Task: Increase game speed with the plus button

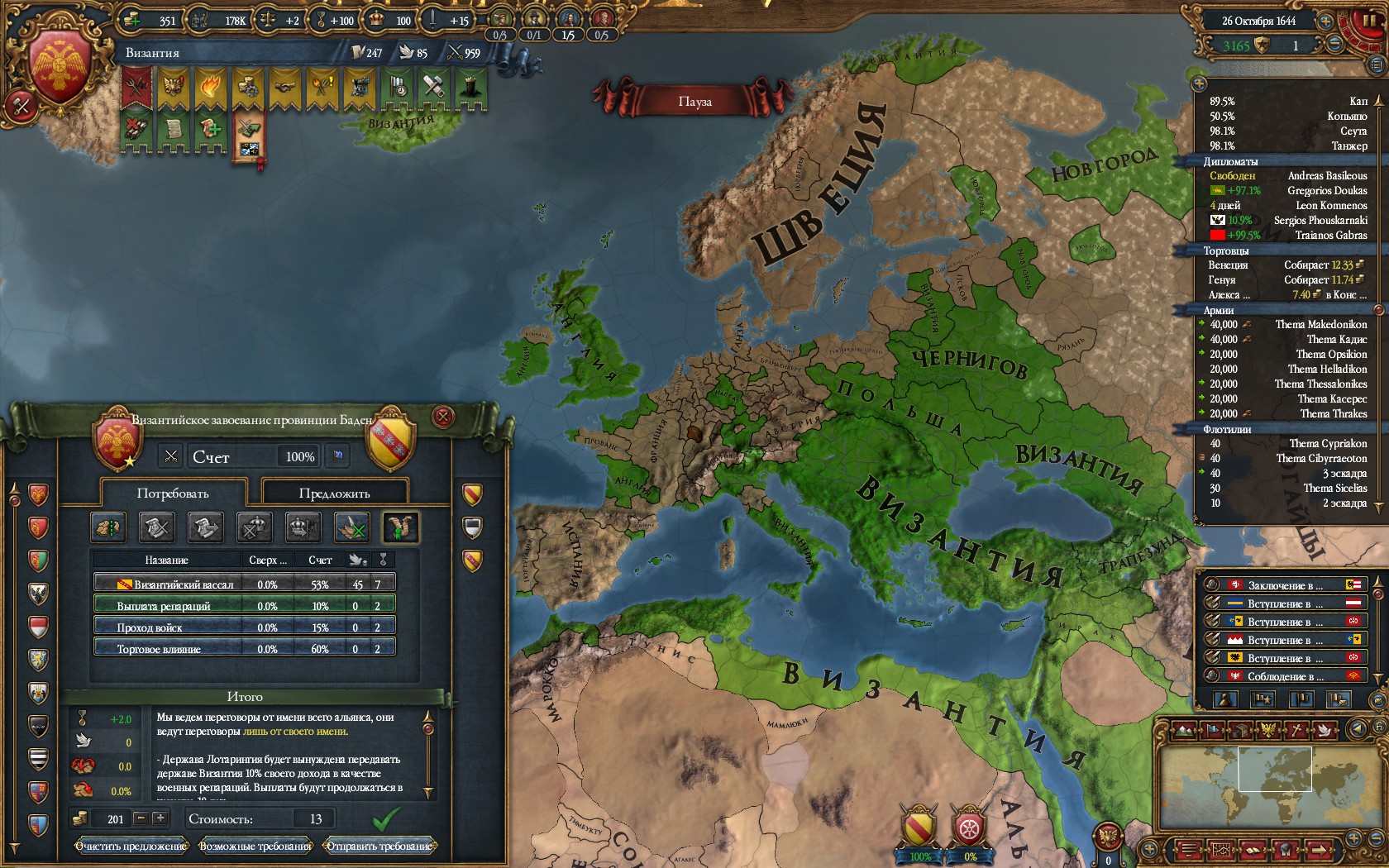Action: (x=1325, y=21)
